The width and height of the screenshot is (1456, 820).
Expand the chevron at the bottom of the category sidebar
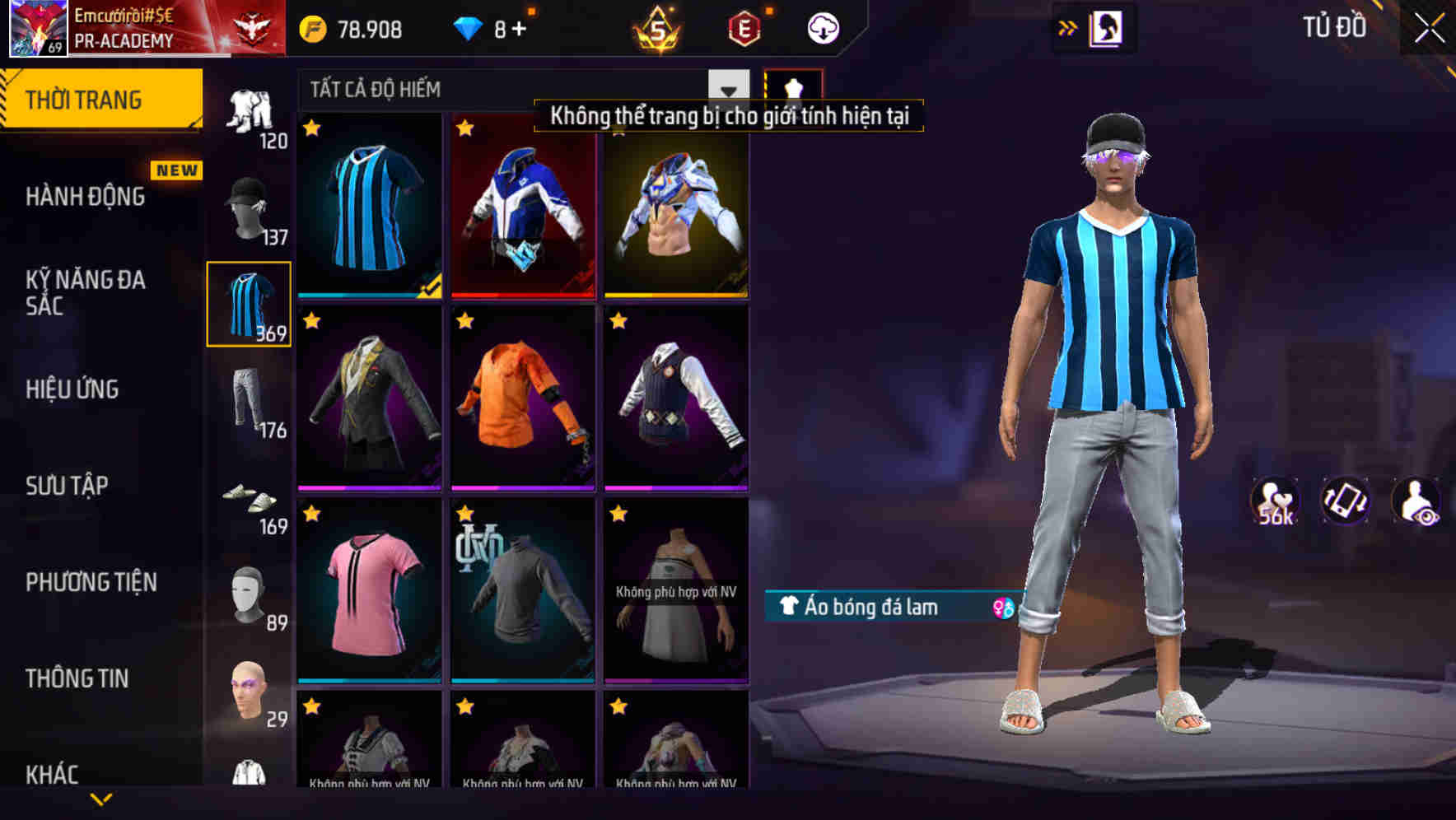click(102, 797)
